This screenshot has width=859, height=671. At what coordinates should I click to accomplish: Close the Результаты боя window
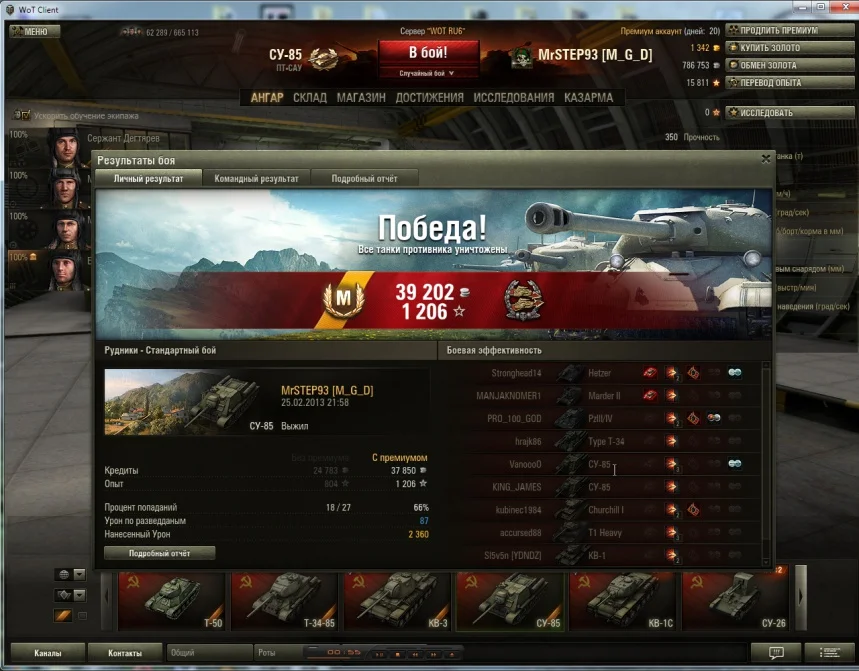pos(766,159)
